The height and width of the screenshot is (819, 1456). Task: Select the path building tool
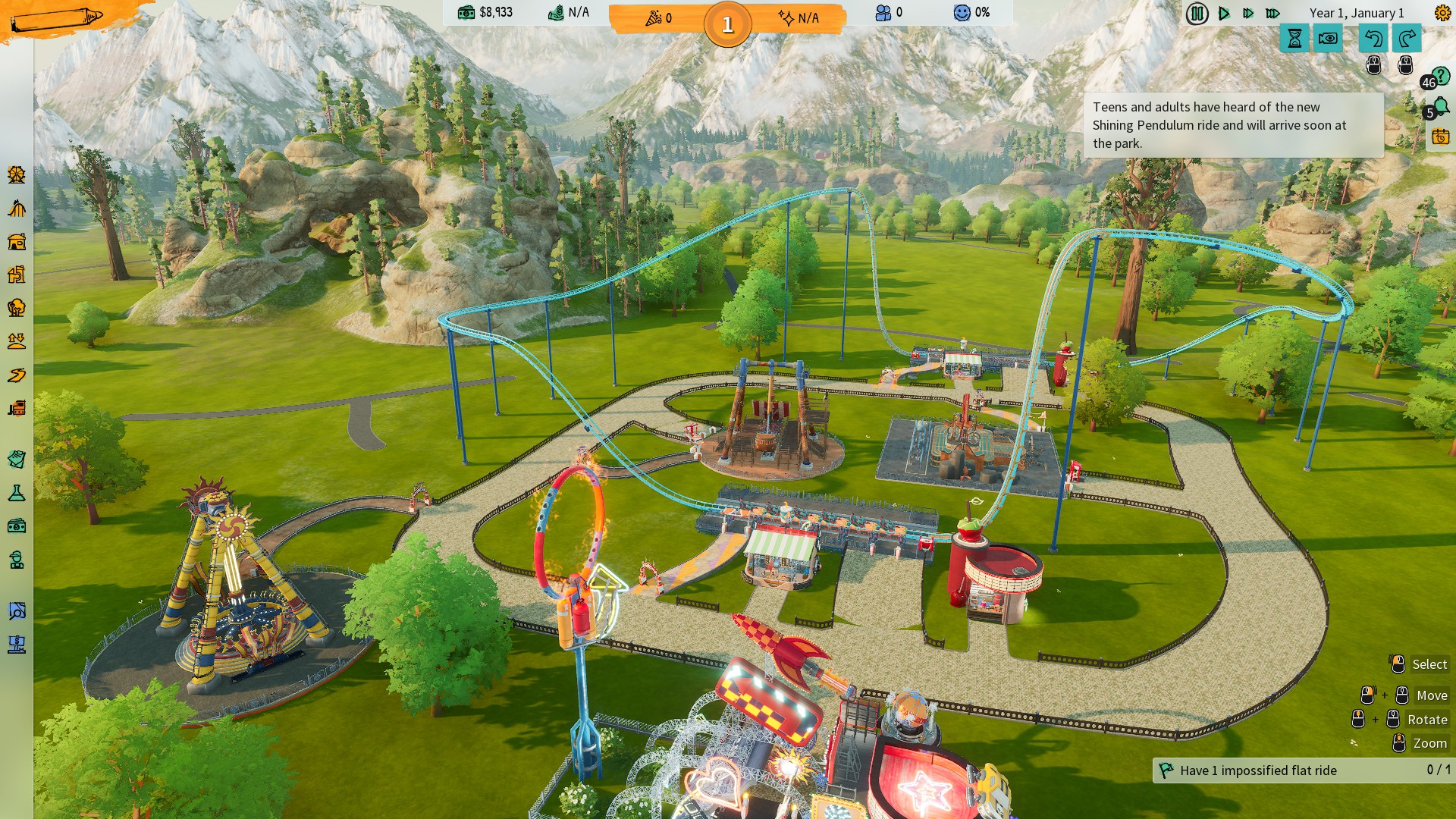coord(17,375)
